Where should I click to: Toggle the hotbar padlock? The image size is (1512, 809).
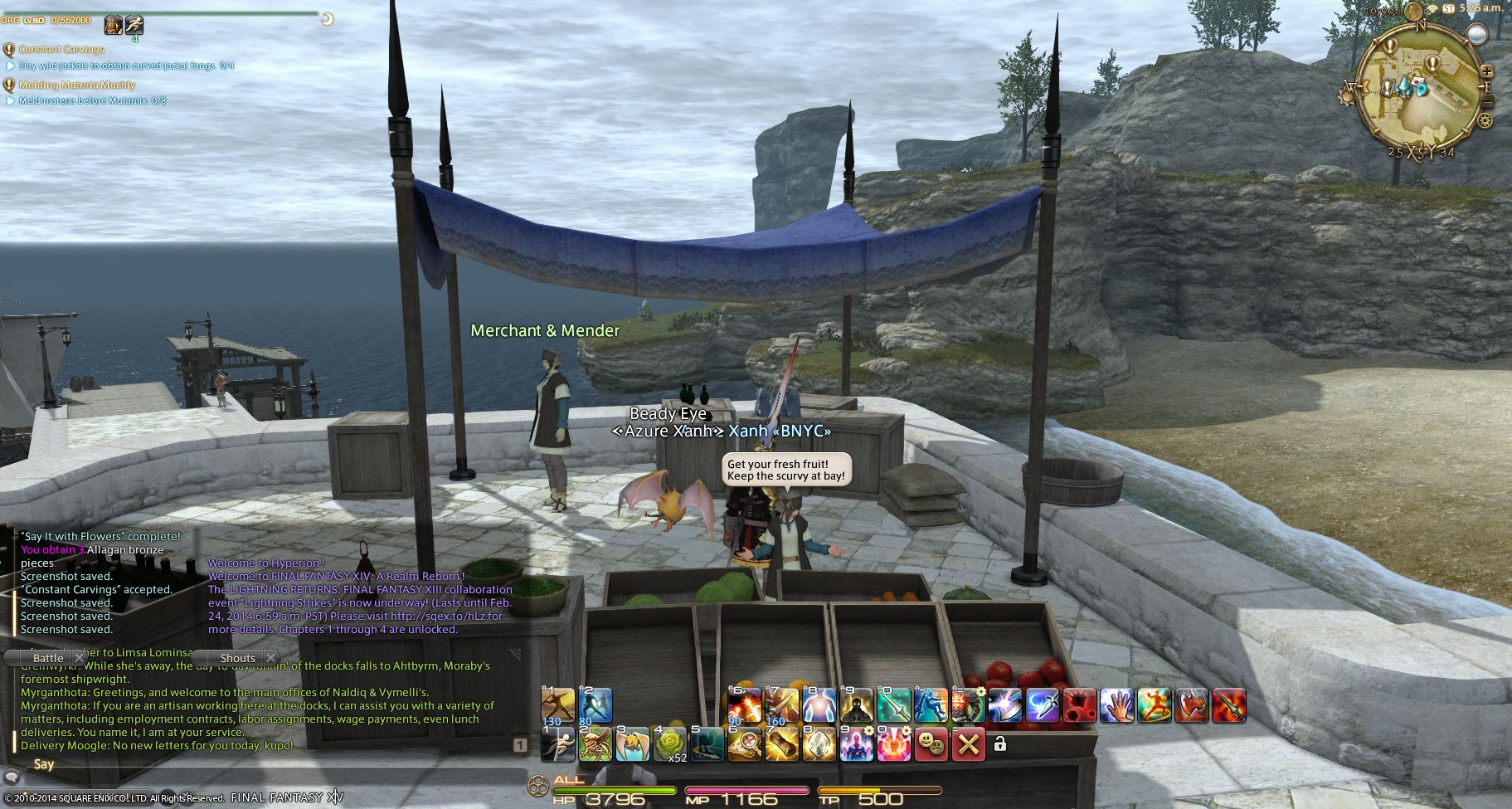(x=999, y=744)
